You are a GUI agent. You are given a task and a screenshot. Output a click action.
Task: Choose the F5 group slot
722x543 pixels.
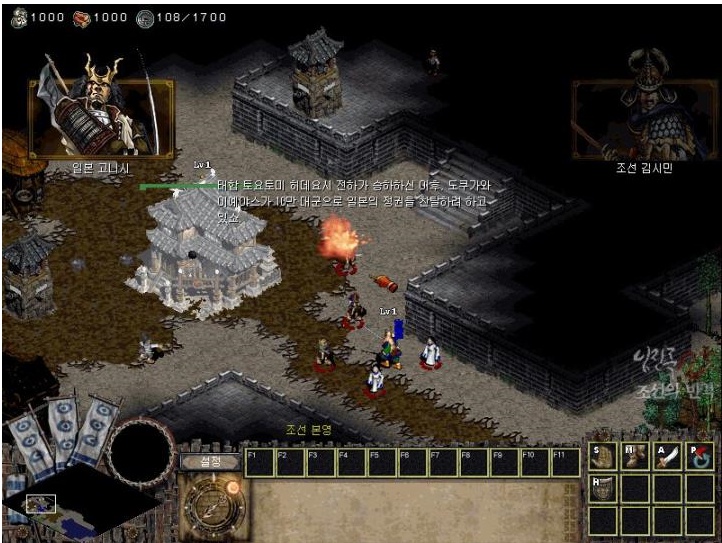pos(383,462)
